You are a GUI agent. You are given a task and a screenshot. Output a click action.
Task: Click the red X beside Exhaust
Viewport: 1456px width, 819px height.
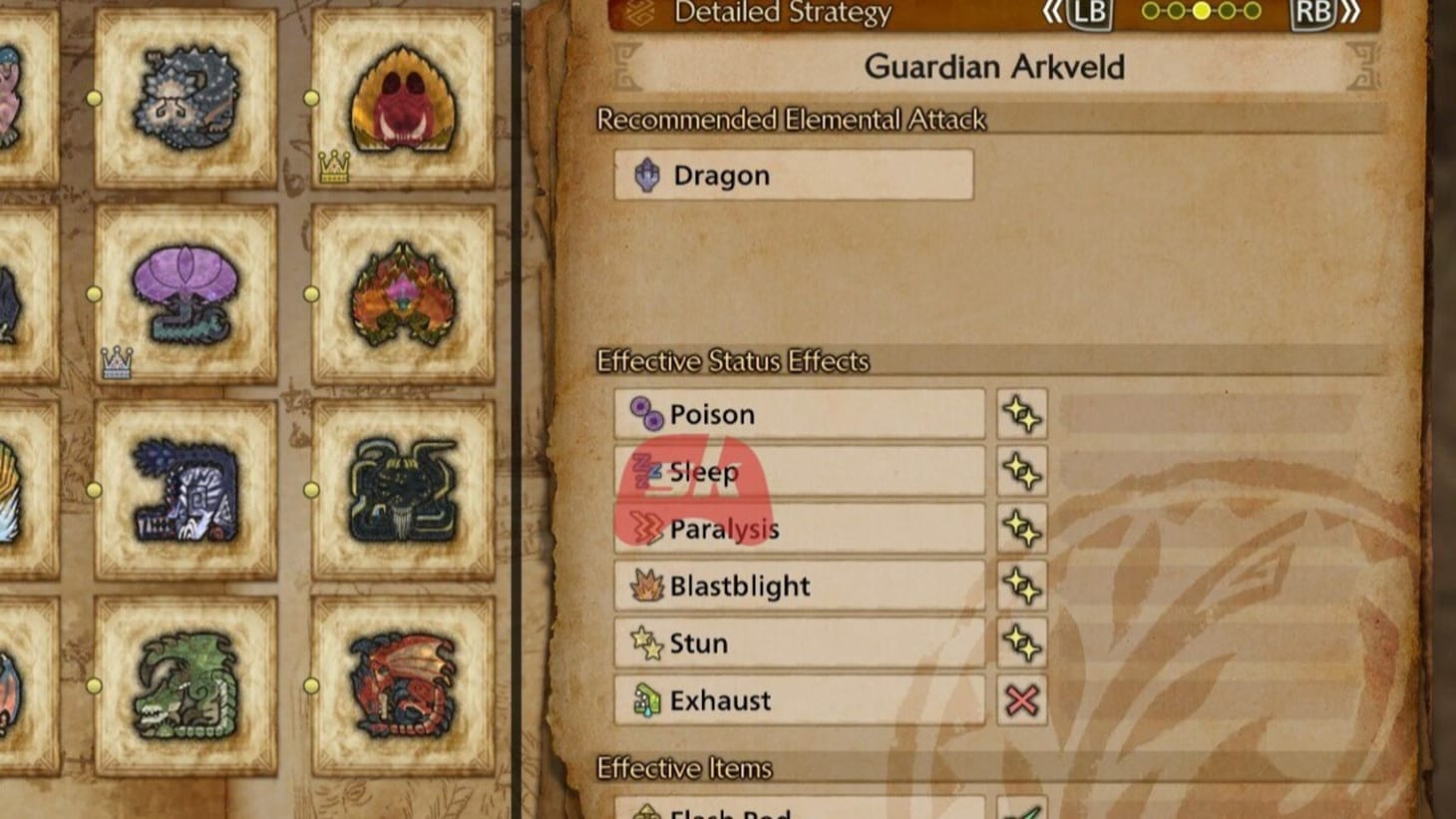(1023, 700)
